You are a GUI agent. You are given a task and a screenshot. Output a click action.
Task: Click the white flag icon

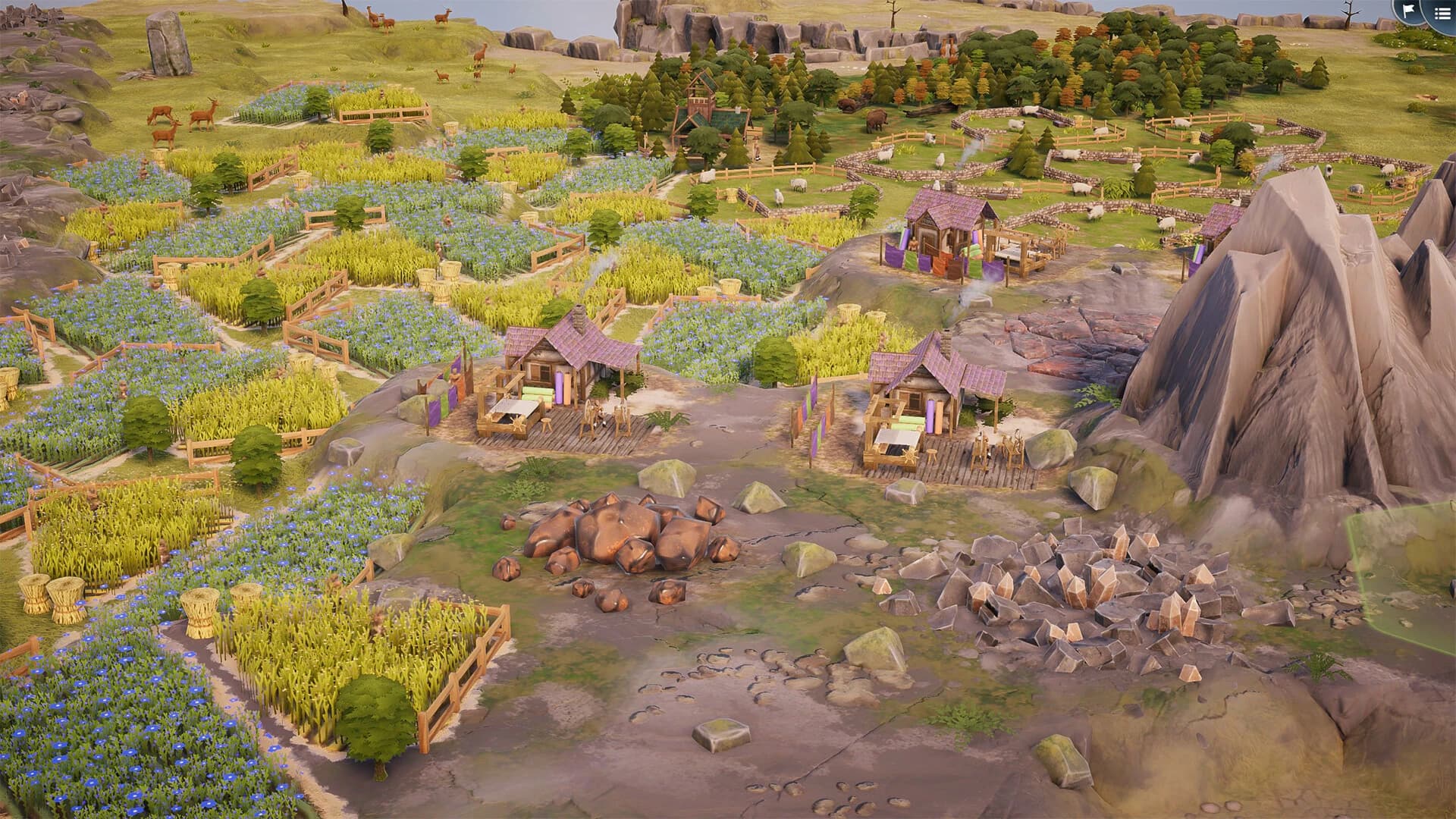pos(1407,10)
